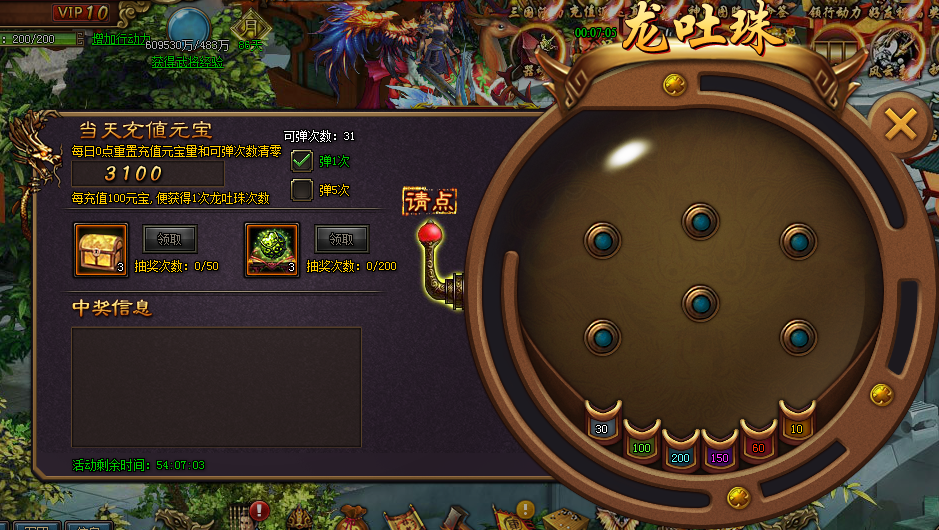Claim the golden chest reward with 领取
The height and width of the screenshot is (530, 939).
coord(170,239)
